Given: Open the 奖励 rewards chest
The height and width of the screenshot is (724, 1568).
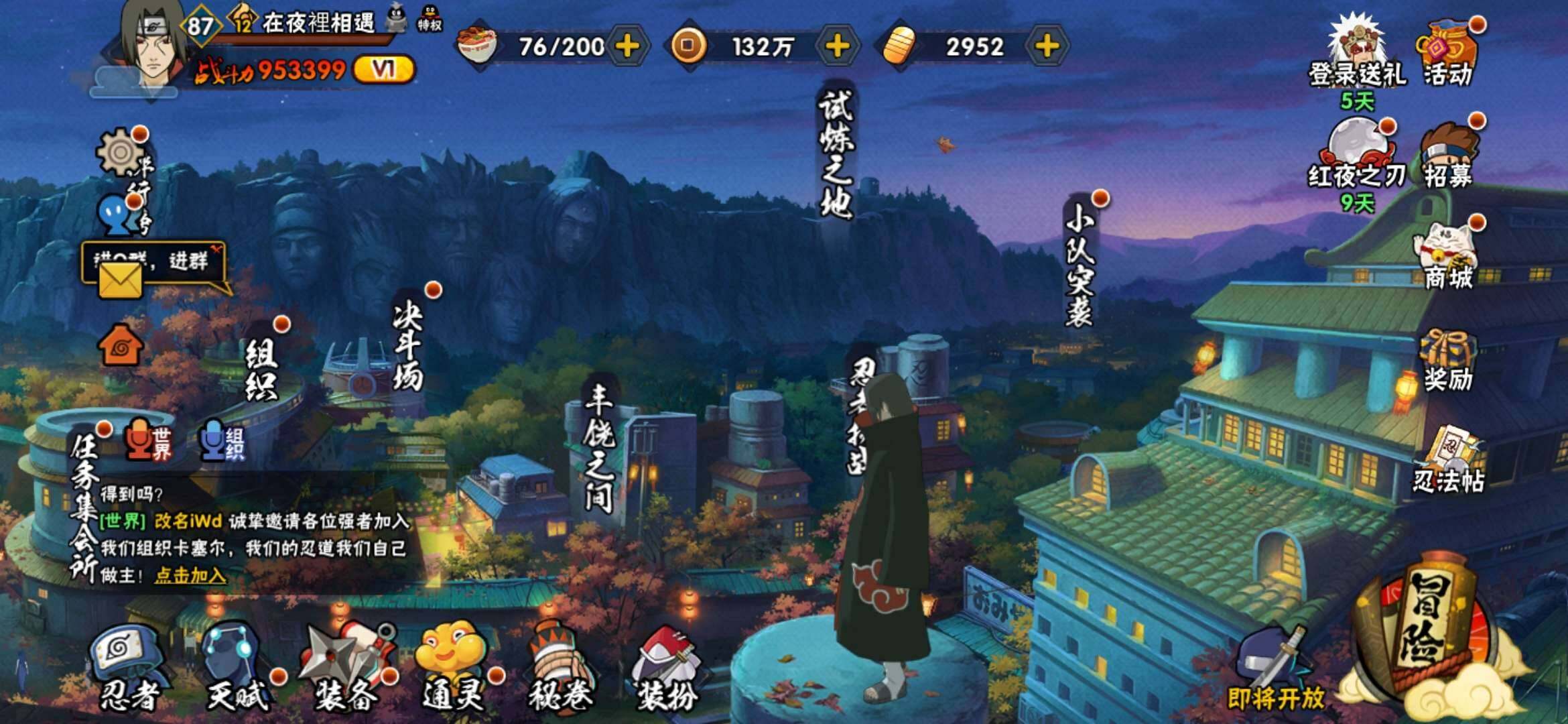Looking at the screenshot, I should pyautogui.click(x=1447, y=362).
